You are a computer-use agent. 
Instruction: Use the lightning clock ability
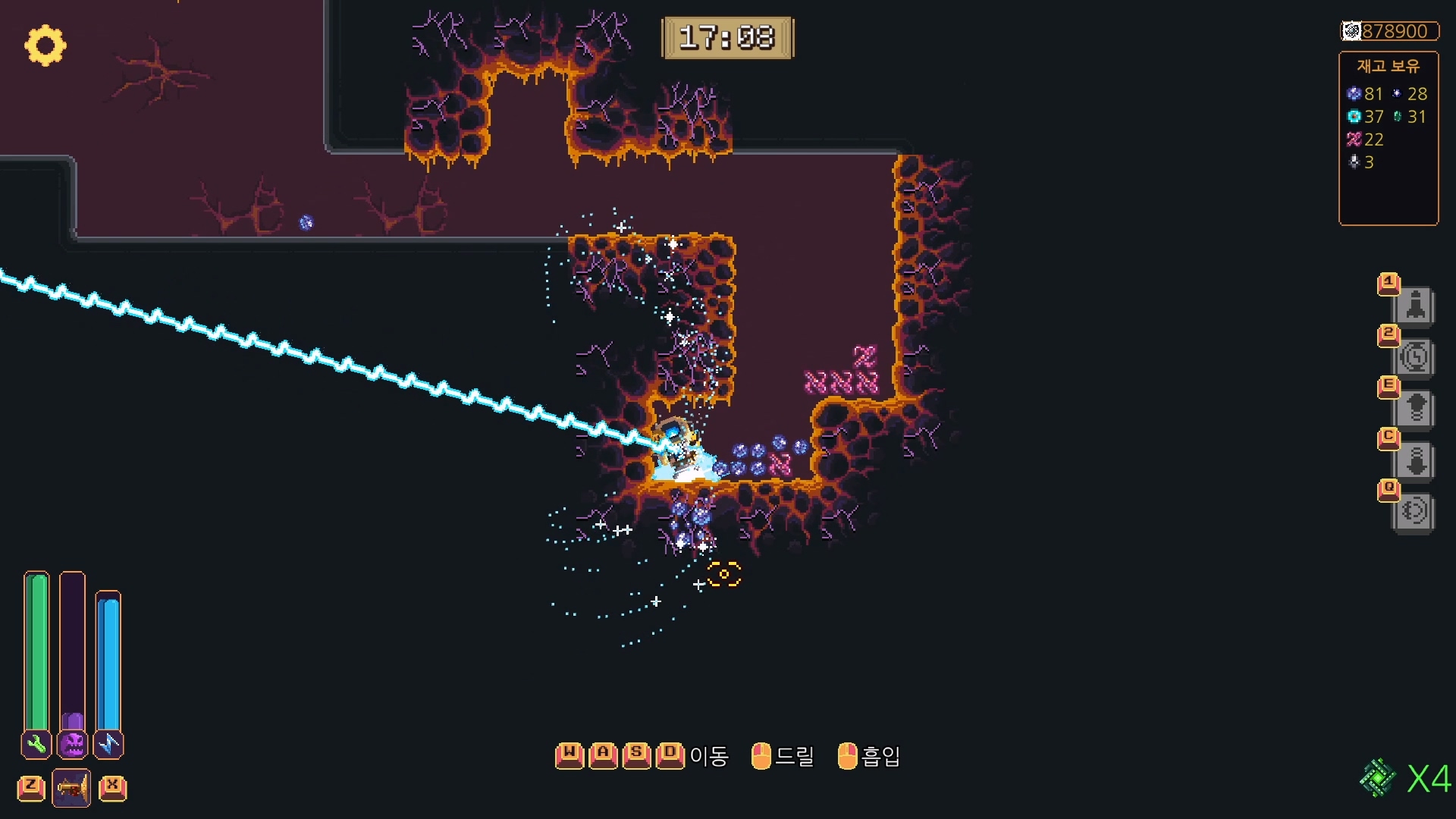pyautogui.click(x=1414, y=358)
